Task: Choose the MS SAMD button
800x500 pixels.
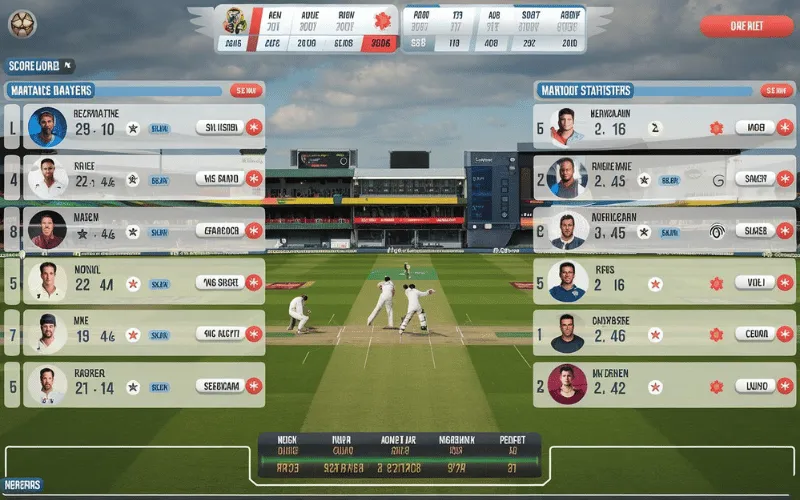Action: pos(220,178)
